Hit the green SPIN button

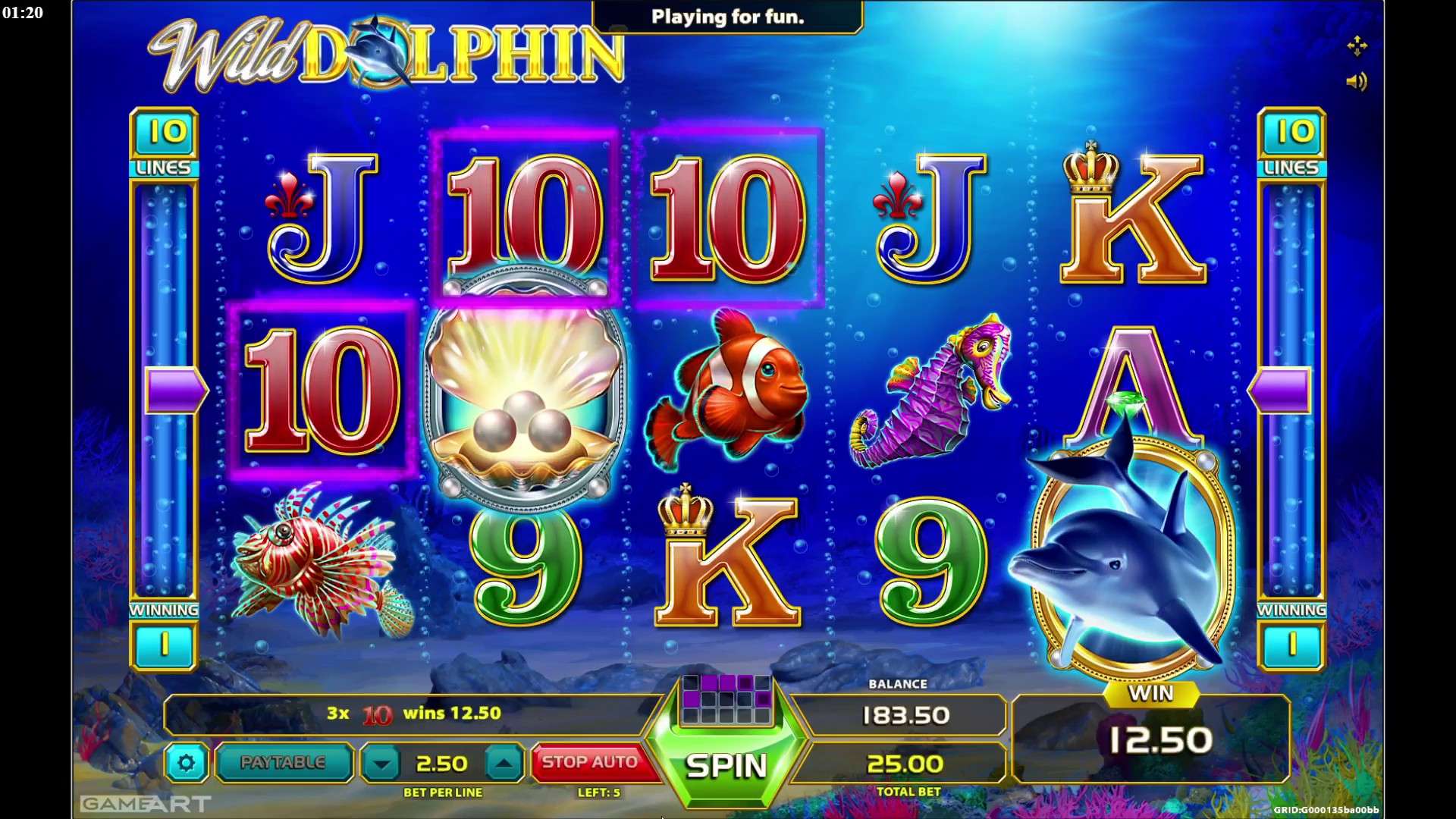[726, 766]
